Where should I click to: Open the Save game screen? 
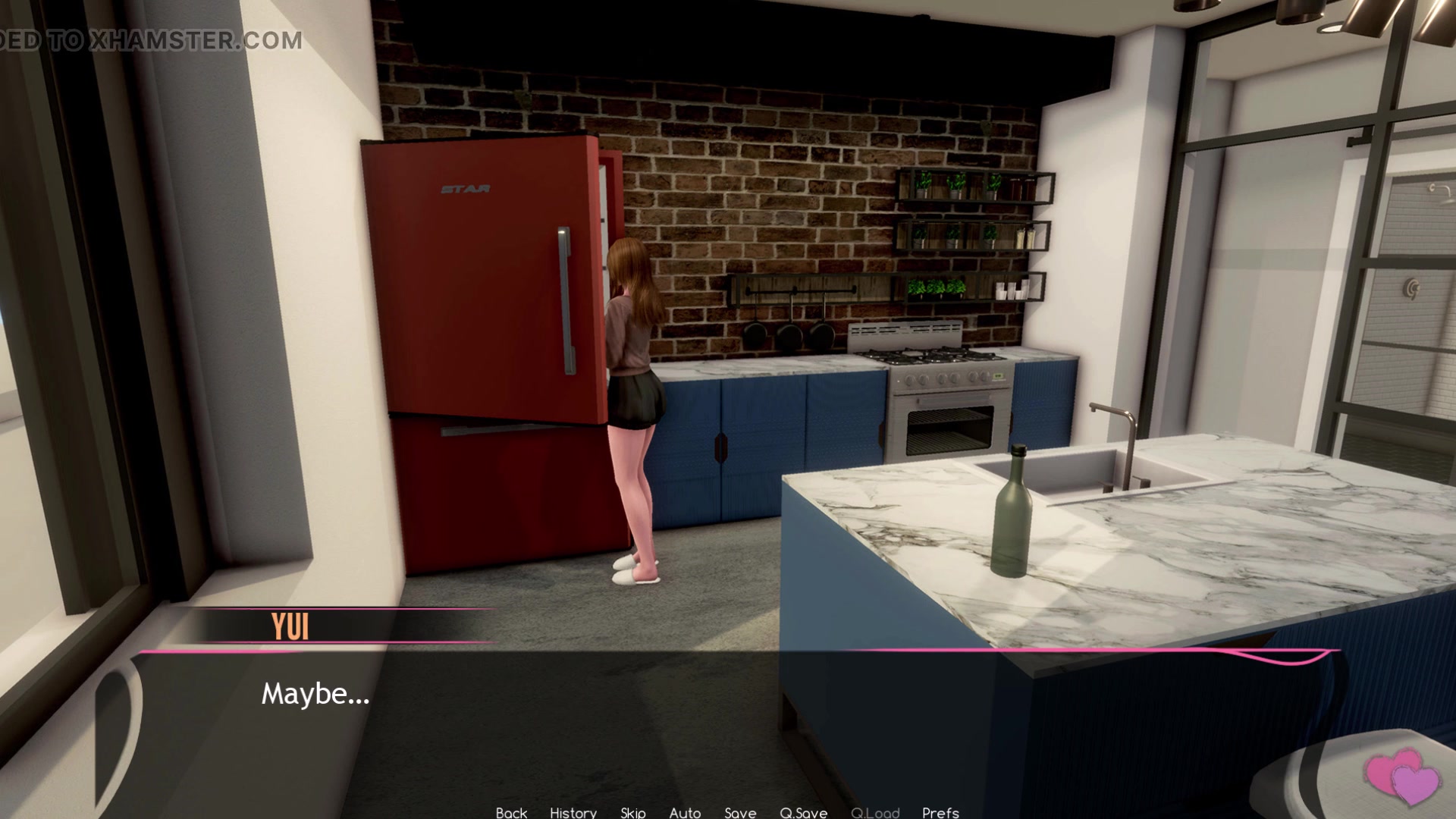coord(740,812)
